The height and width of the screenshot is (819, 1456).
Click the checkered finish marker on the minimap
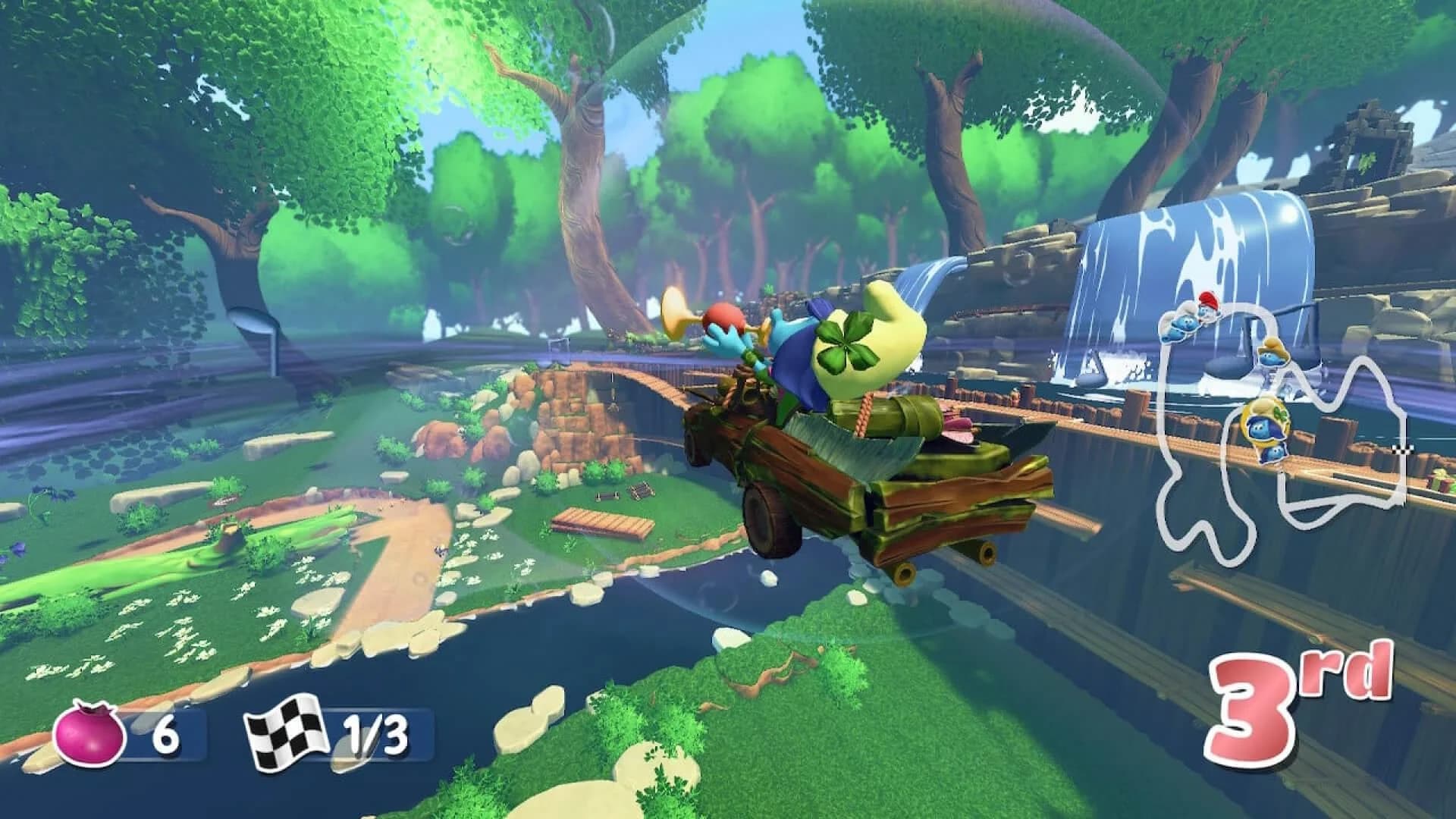[x=1403, y=450]
